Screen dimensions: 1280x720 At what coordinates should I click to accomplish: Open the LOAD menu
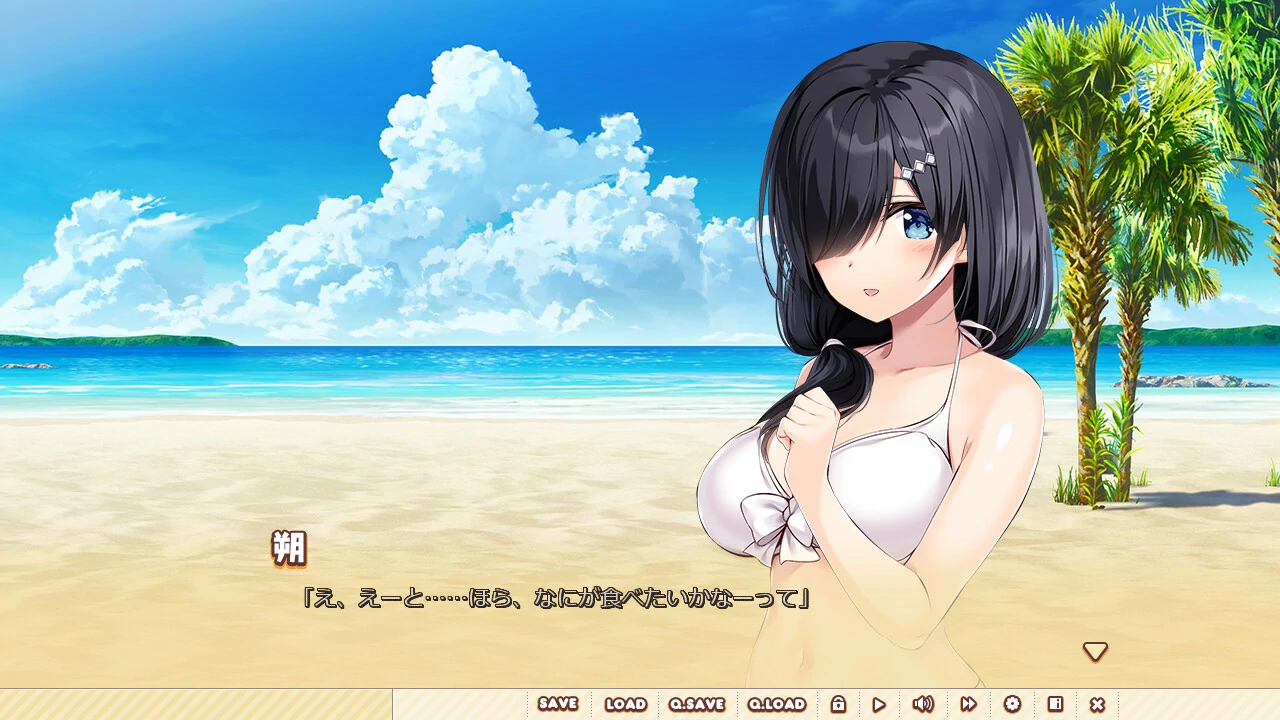(625, 704)
